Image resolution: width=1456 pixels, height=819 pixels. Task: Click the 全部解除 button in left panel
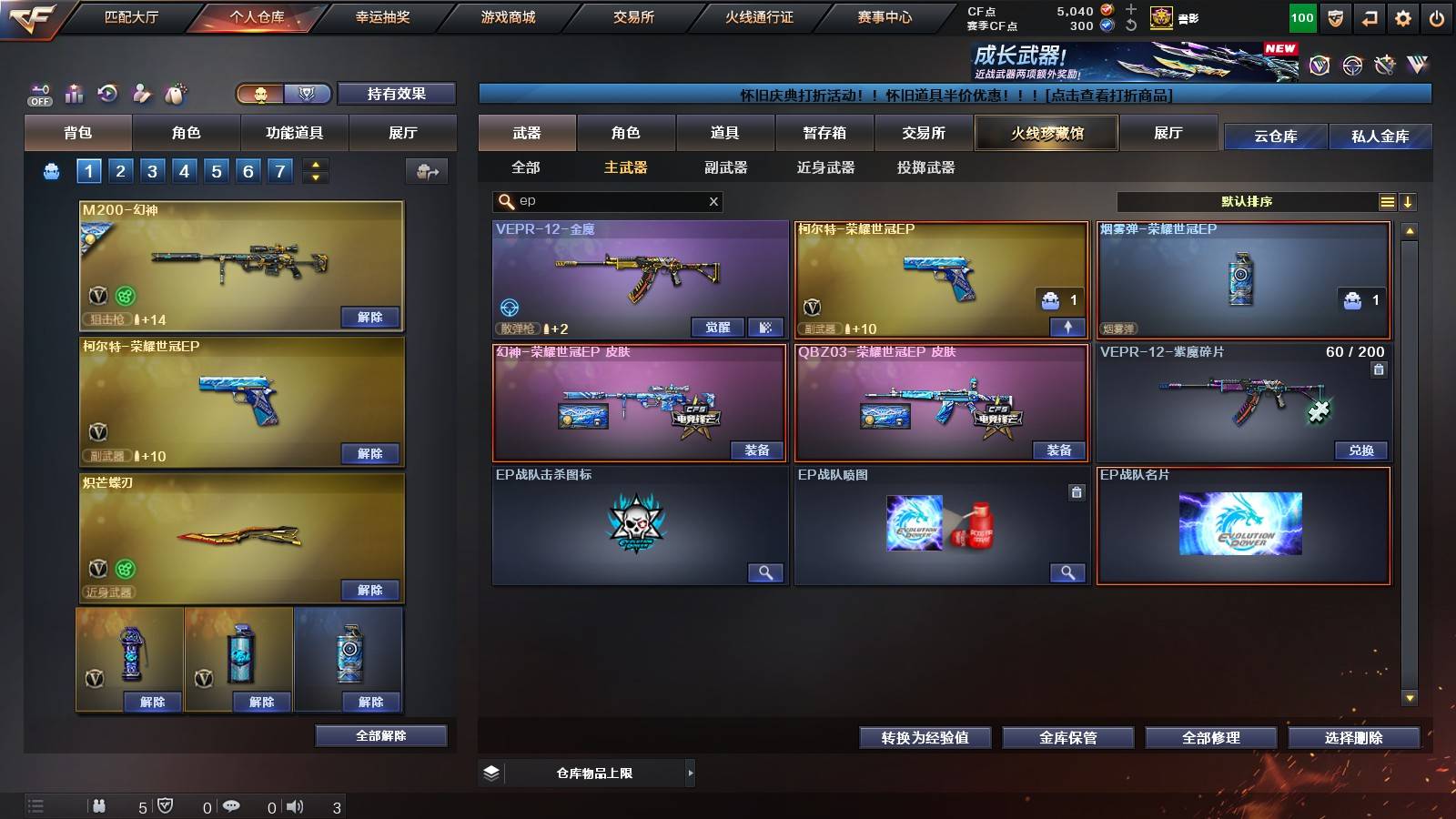tap(381, 735)
